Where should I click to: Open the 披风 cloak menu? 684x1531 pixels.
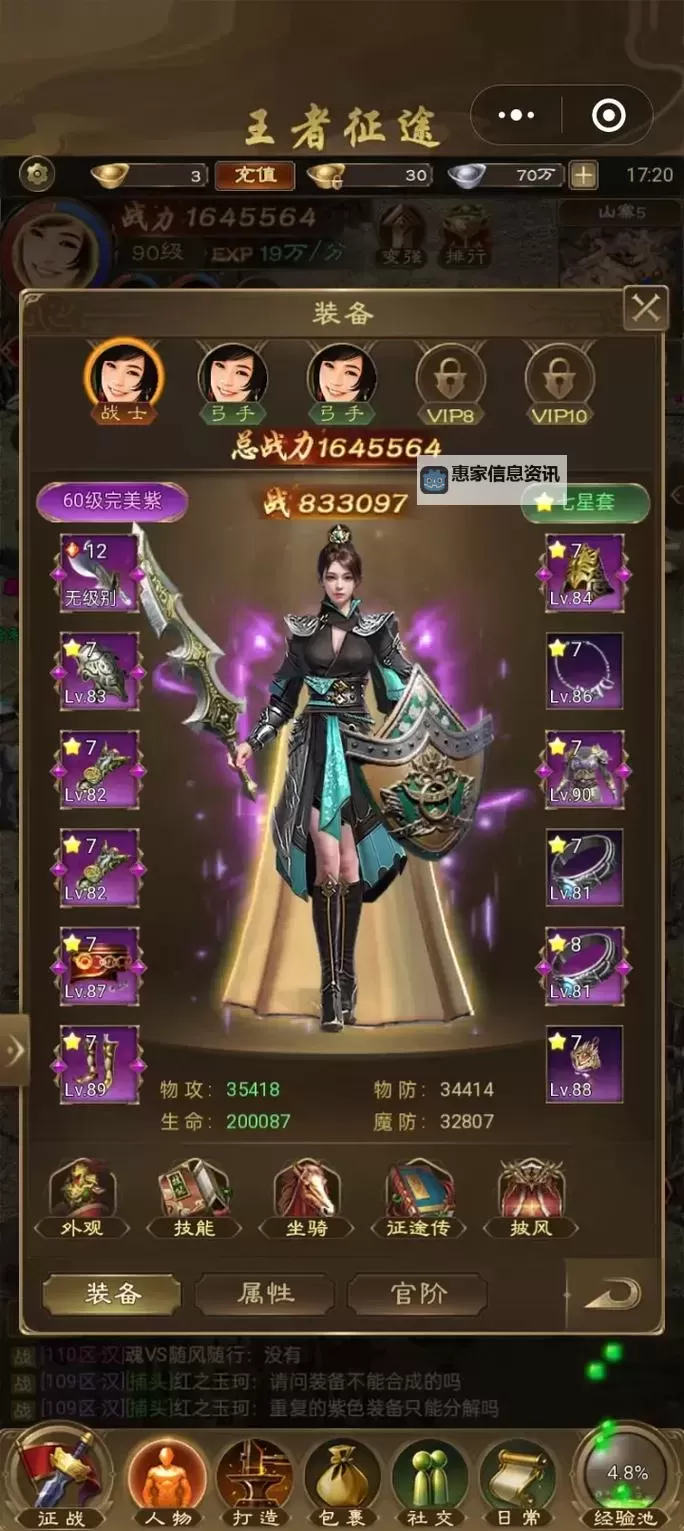point(531,1199)
